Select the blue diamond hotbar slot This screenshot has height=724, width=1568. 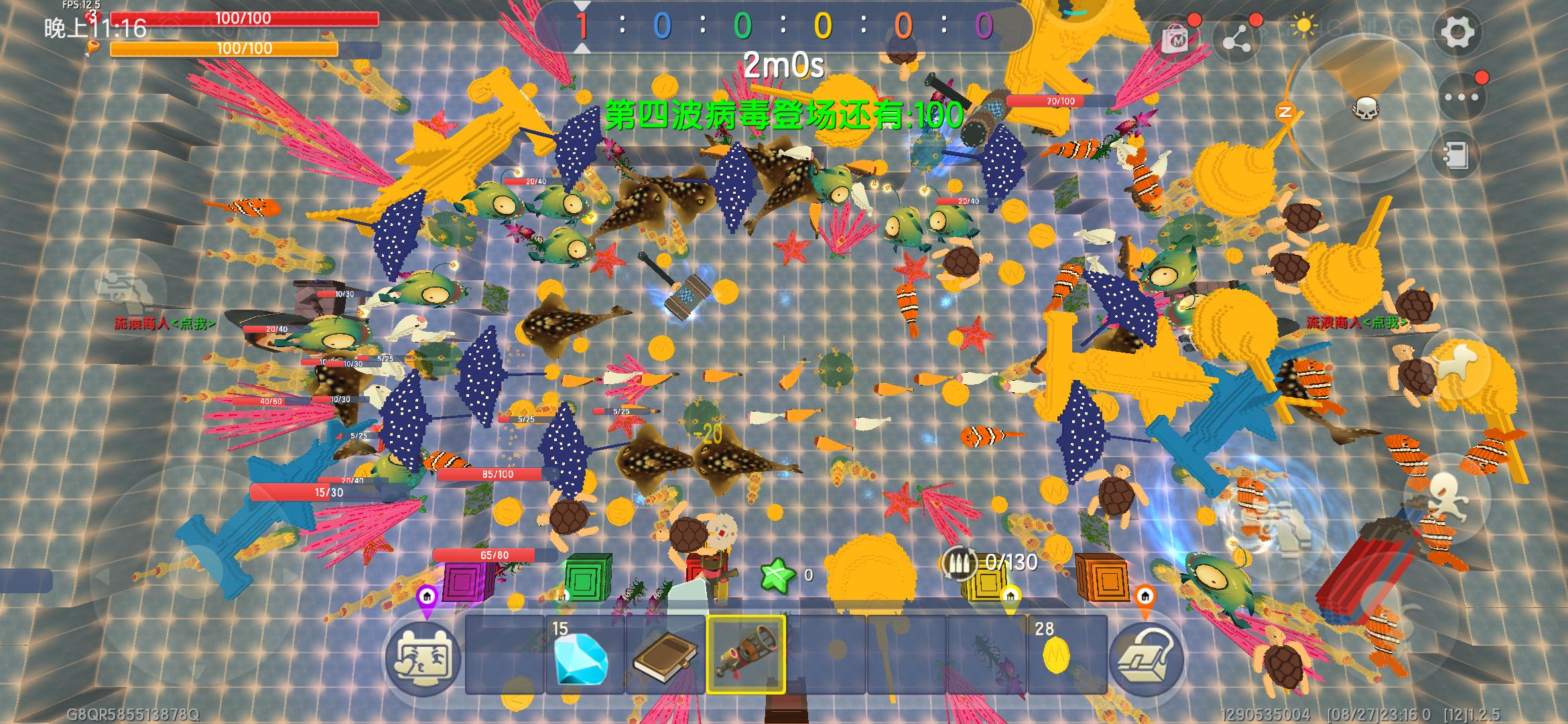pos(584,655)
